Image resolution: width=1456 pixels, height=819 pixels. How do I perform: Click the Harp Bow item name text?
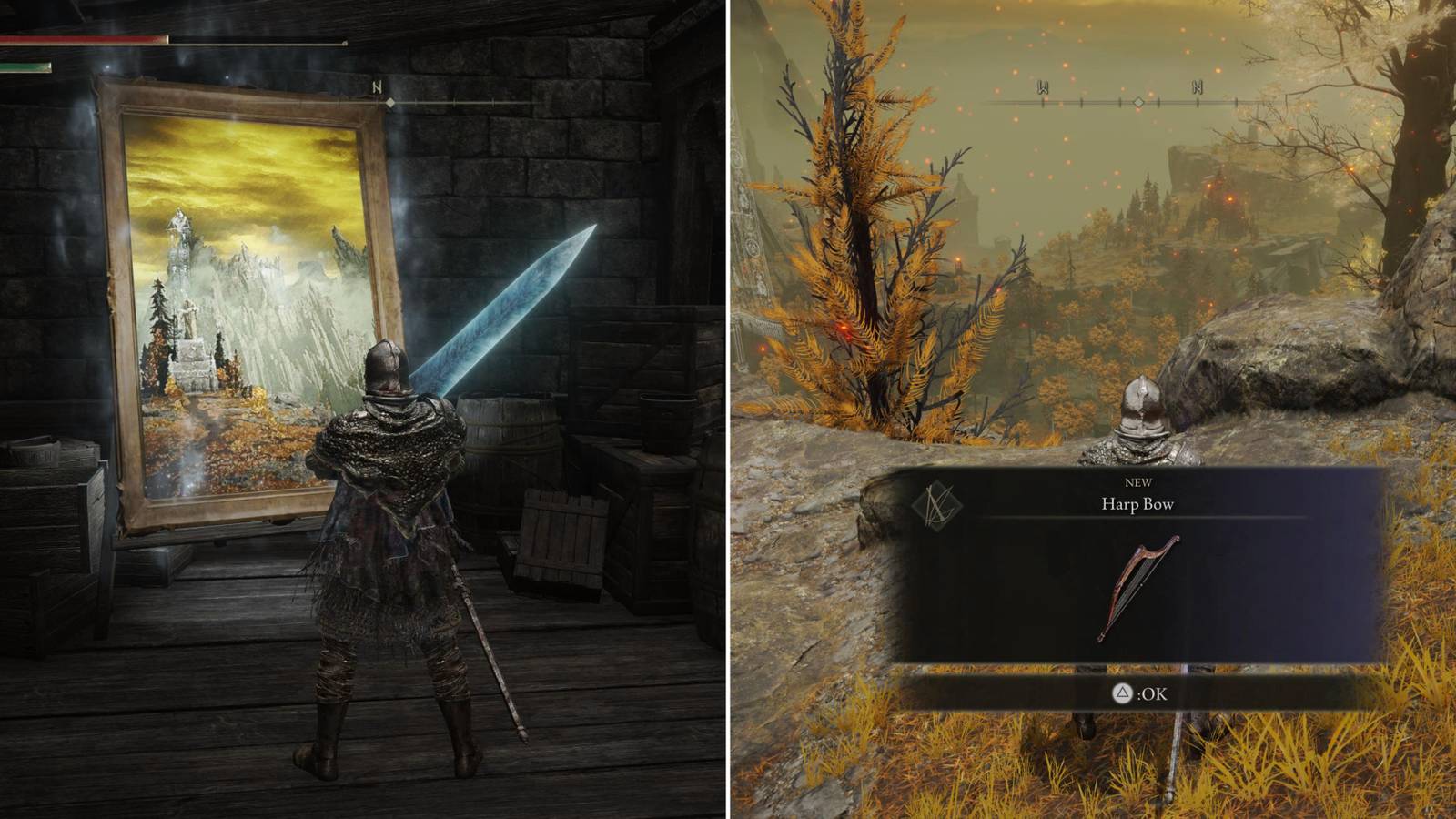click(x=1138, y=504)
